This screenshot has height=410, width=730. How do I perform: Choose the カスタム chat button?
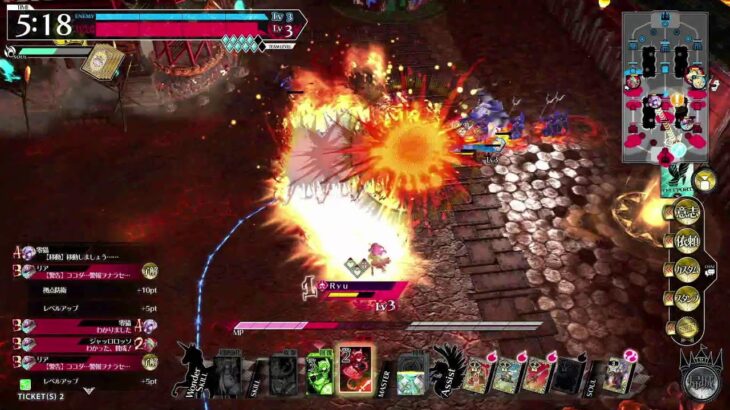pos(686,268)
